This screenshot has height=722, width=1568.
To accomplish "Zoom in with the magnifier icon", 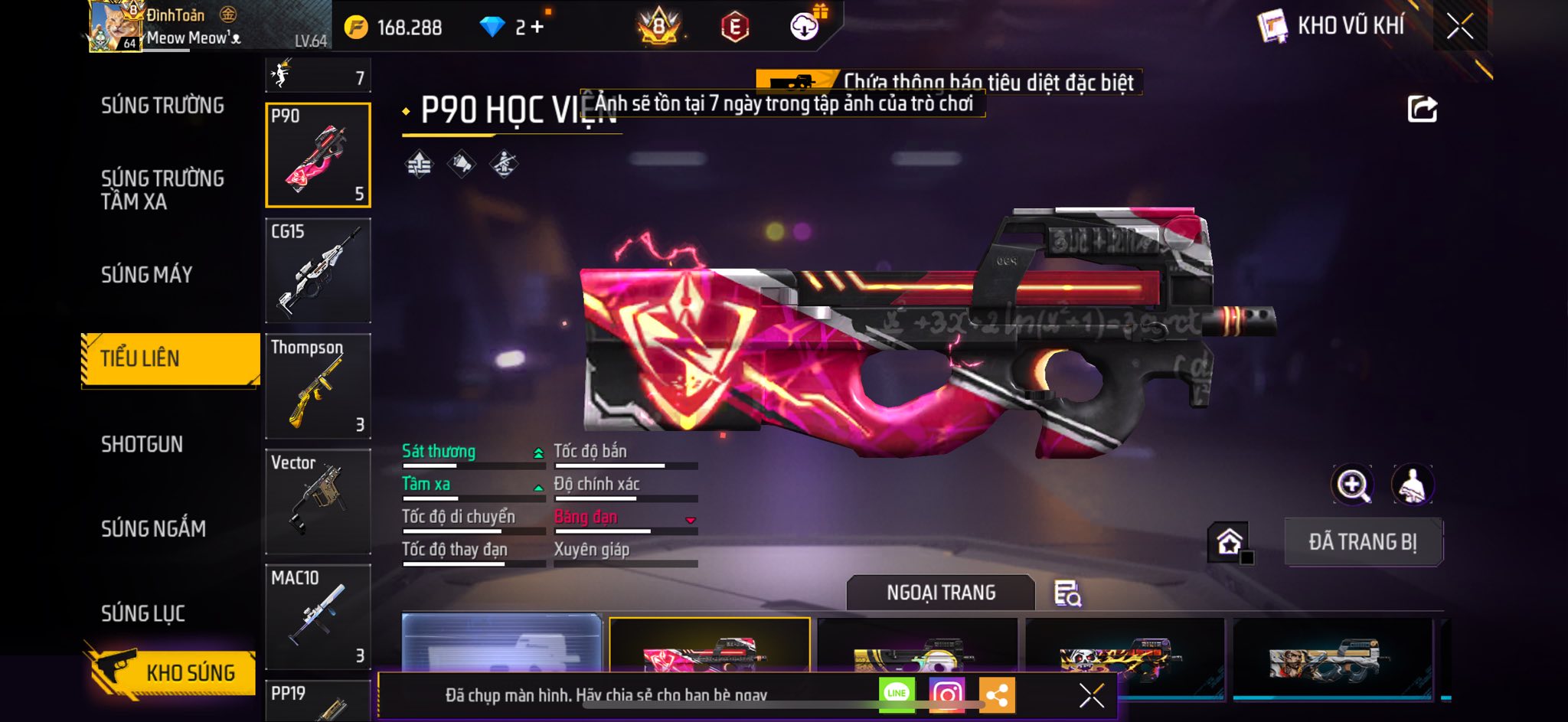I will [1353, 485].
